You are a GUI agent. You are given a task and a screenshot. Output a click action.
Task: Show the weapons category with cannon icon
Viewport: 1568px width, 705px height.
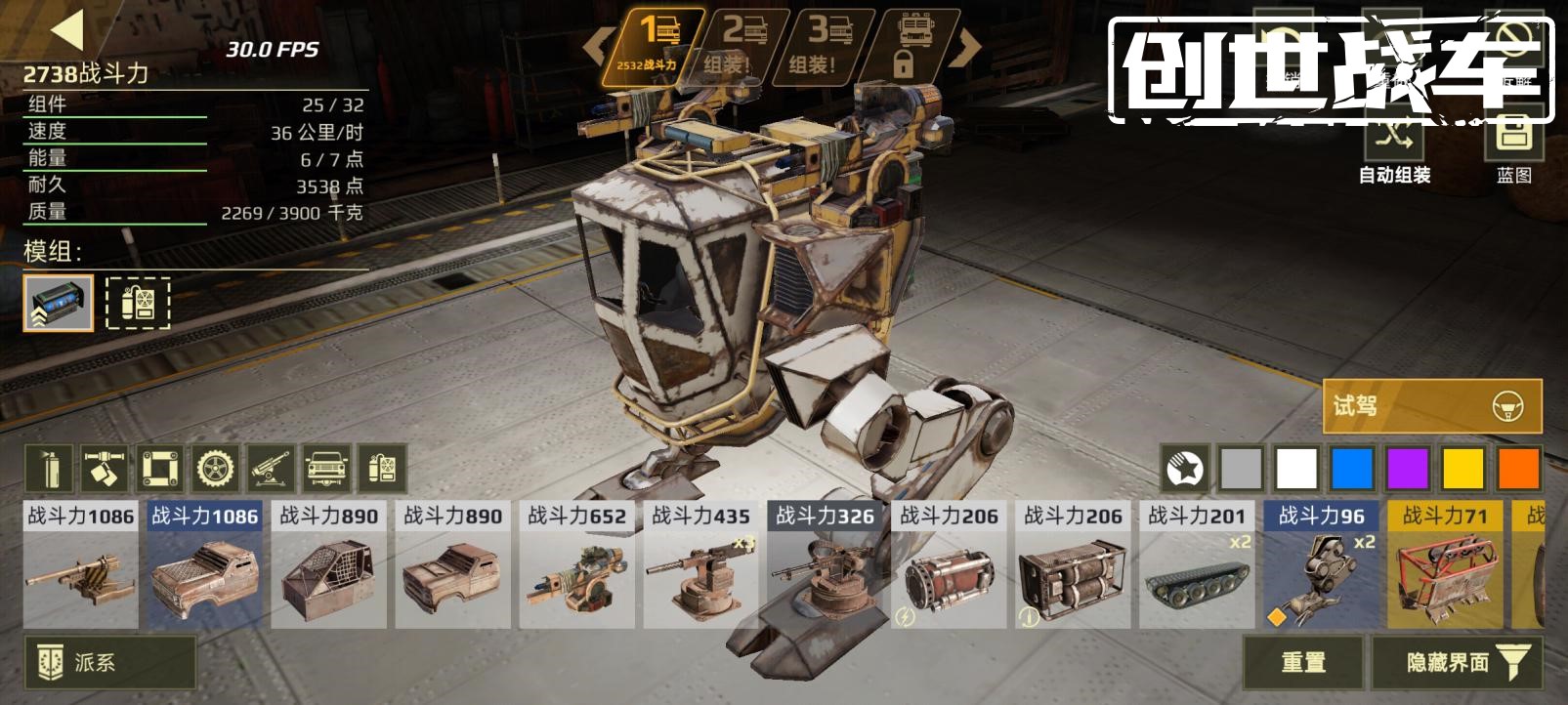pos(272,469)
